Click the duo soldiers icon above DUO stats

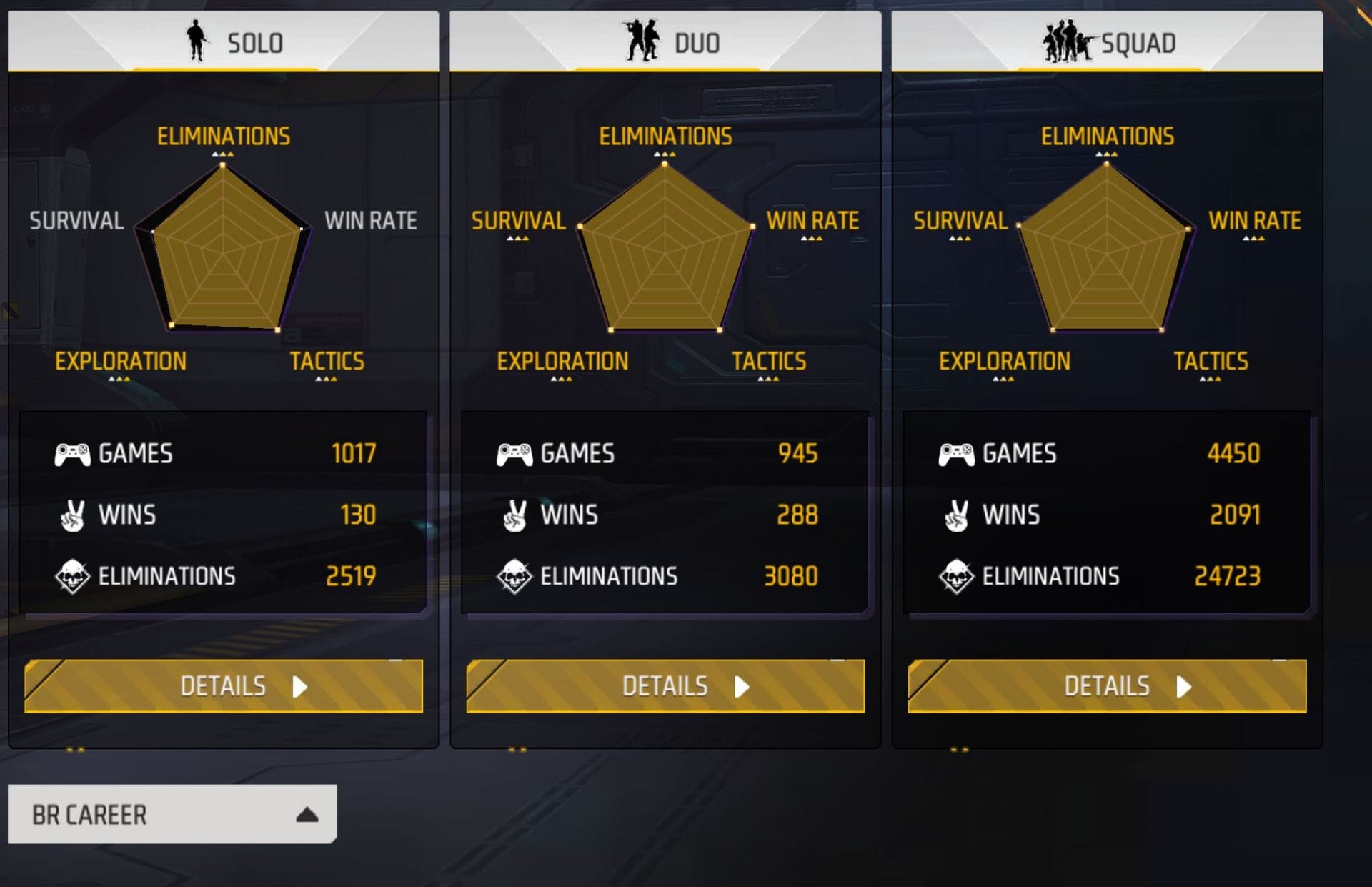[x=643, y=41]
